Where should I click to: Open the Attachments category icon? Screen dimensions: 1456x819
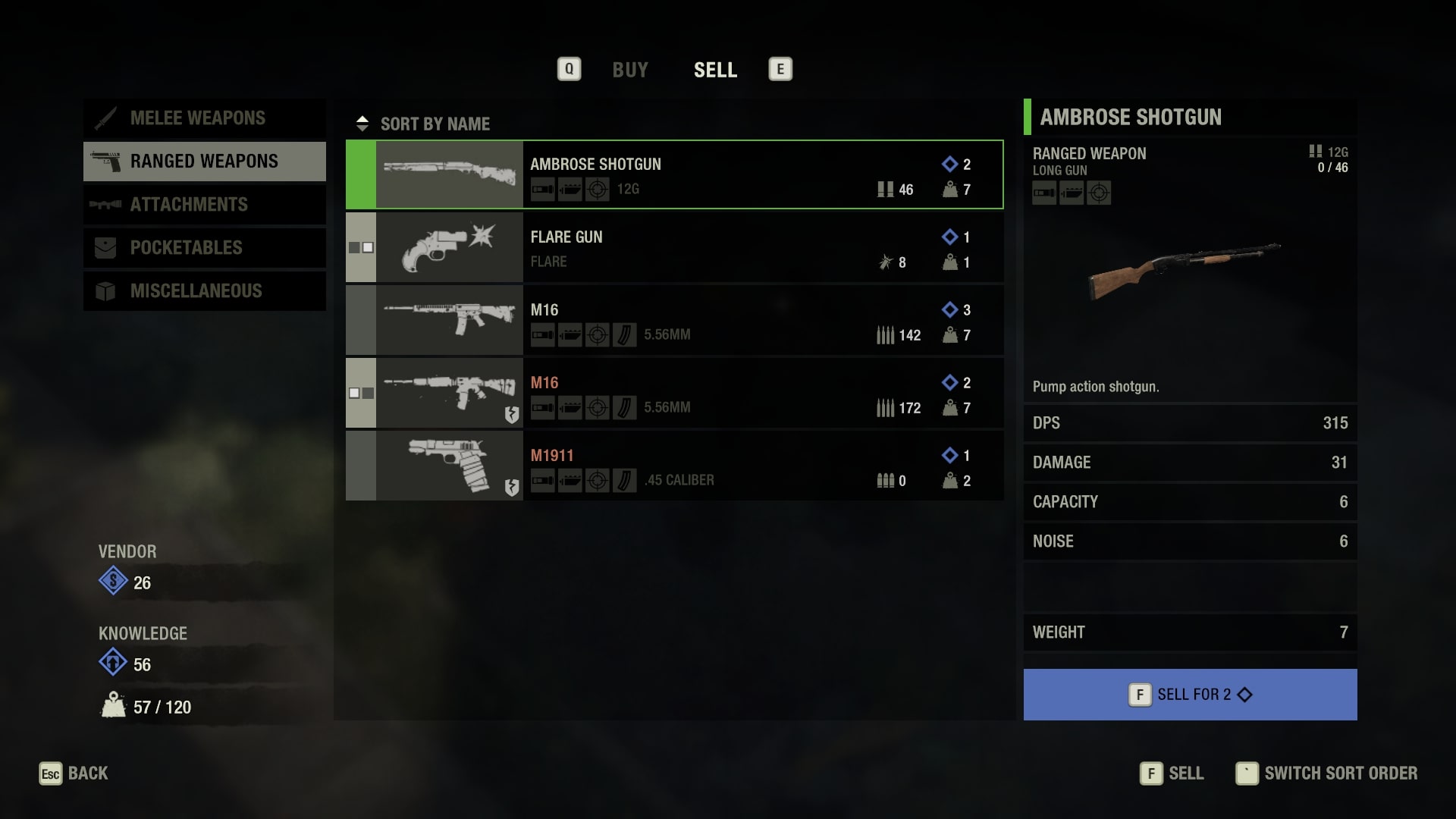click(x=106, y=204)
